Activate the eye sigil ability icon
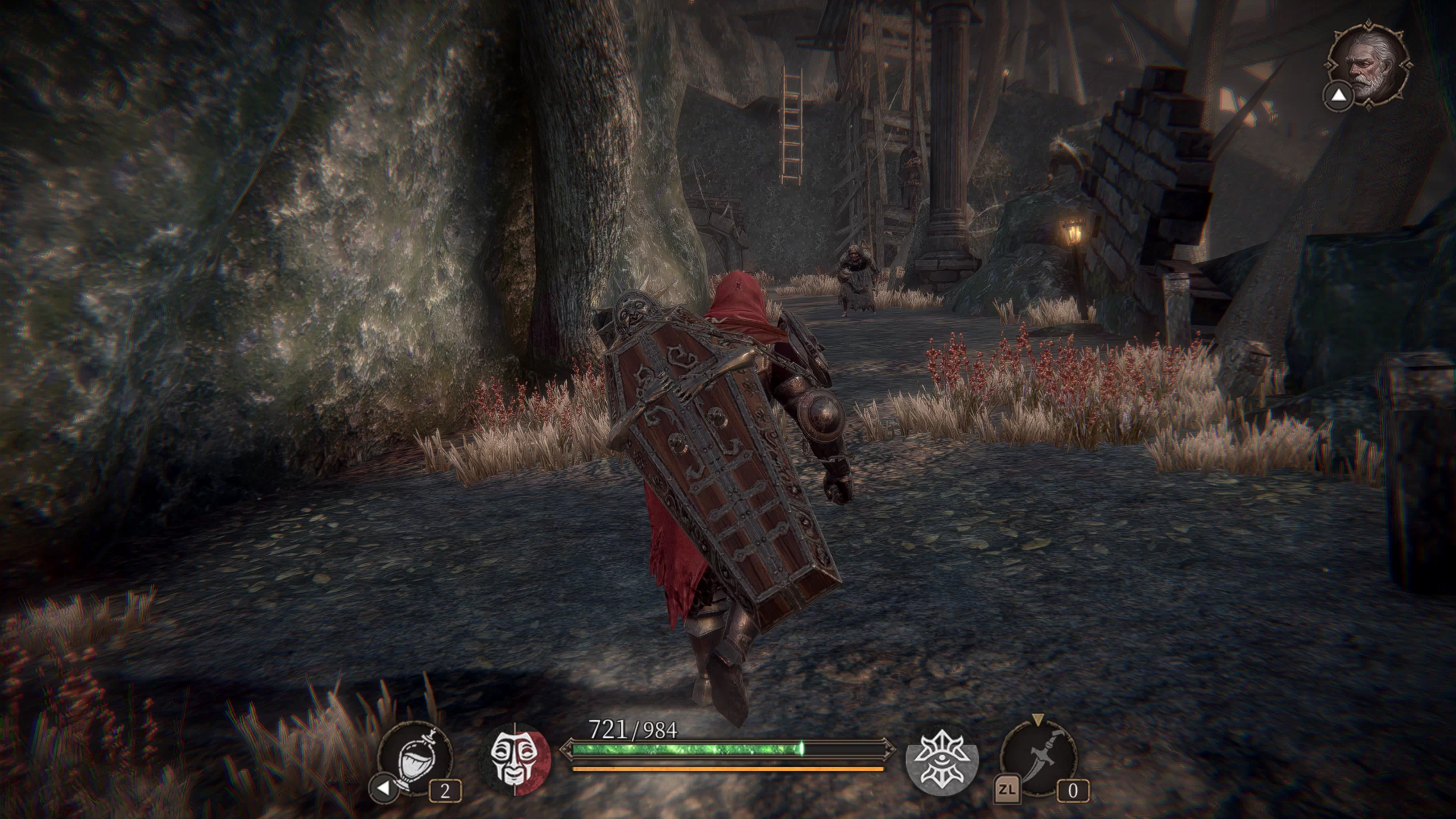This screenshot has width=1456, height=819. (942, 761)
